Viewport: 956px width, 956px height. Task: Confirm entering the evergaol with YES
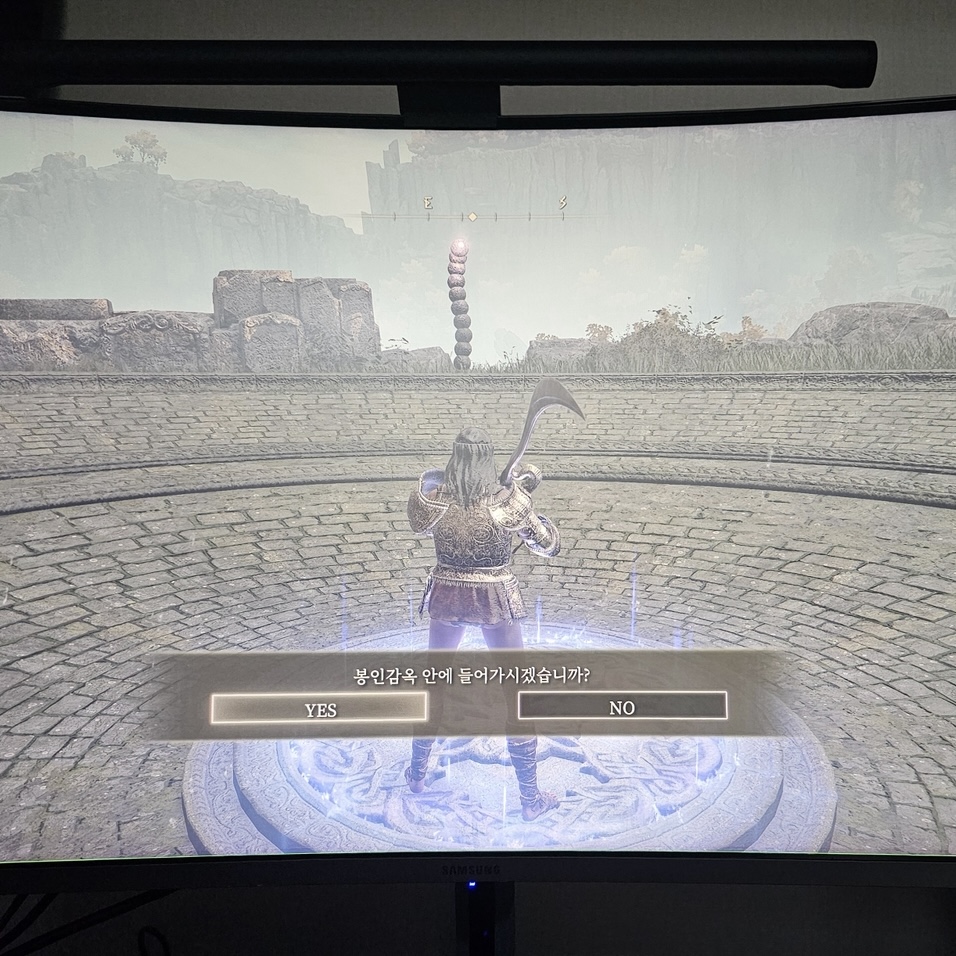(319, 708)
